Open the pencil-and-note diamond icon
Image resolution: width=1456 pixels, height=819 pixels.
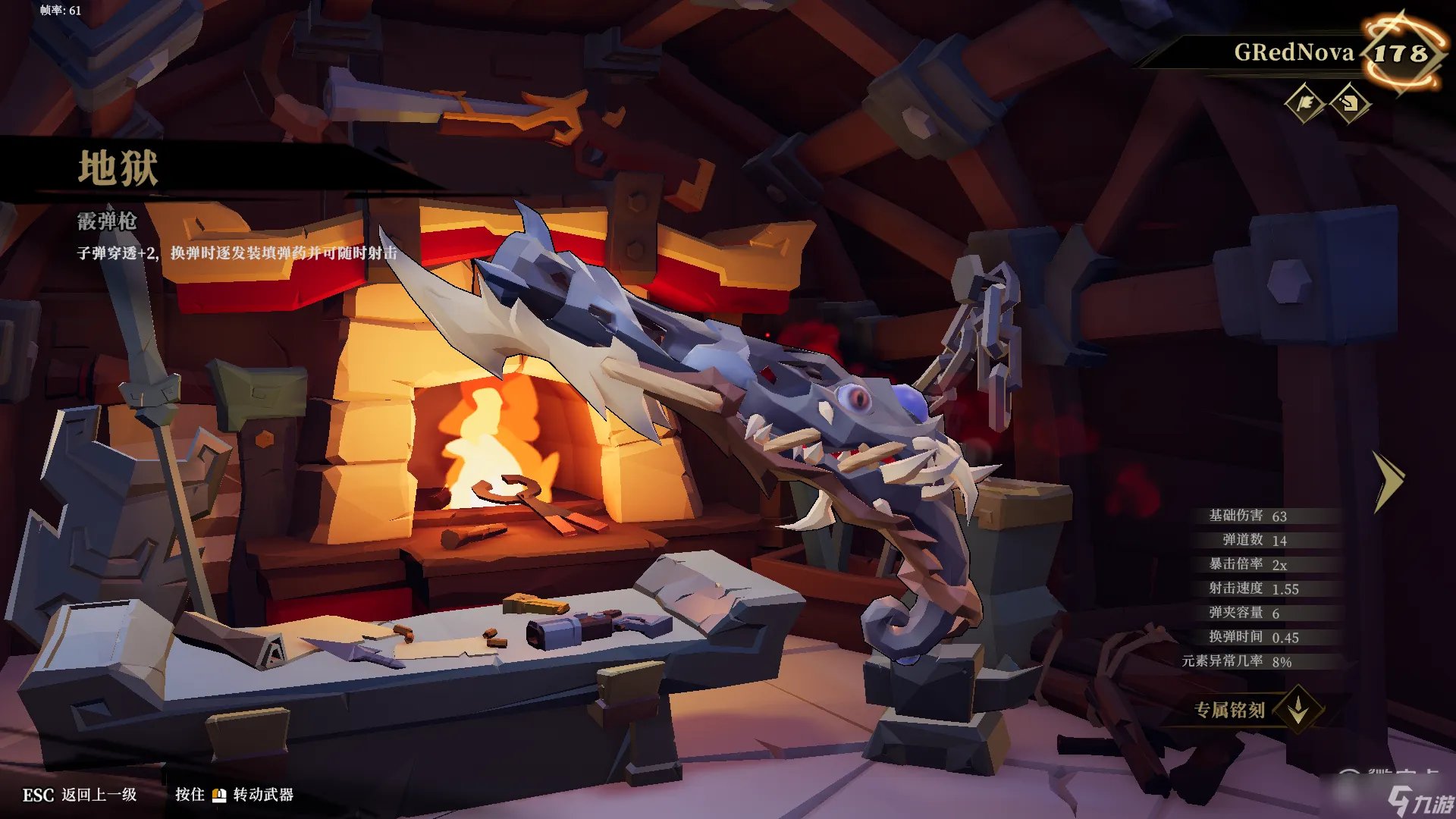(x=1350, y=103)
